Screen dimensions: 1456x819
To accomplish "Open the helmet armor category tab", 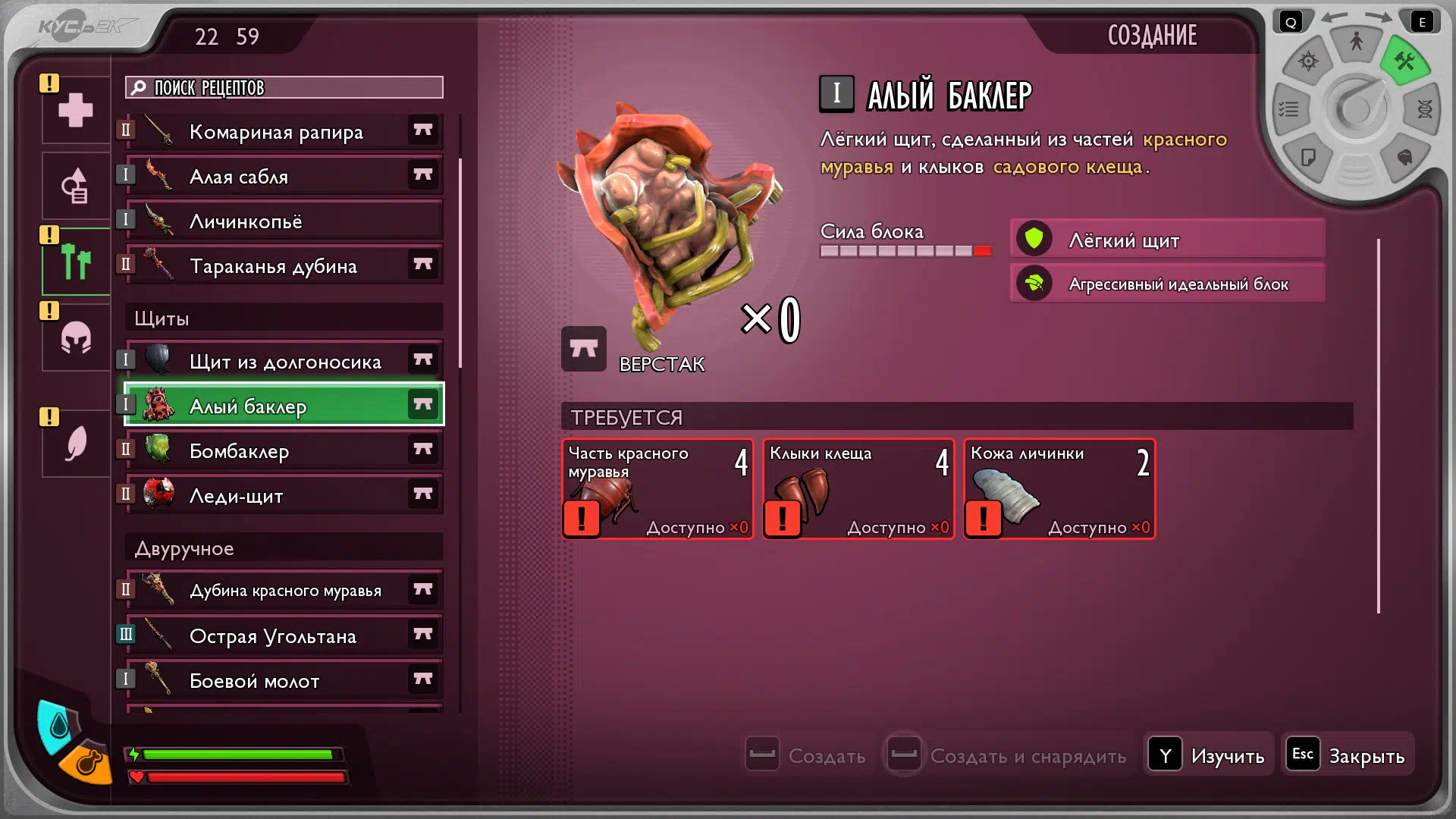I will [x=76, y=338].
